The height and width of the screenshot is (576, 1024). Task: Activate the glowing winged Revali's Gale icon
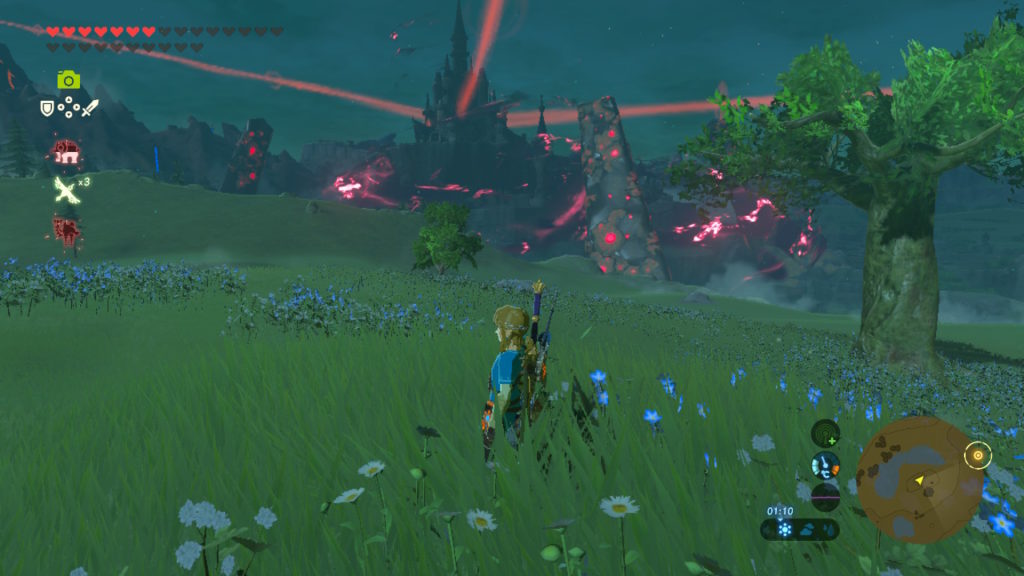pos(65,189)
